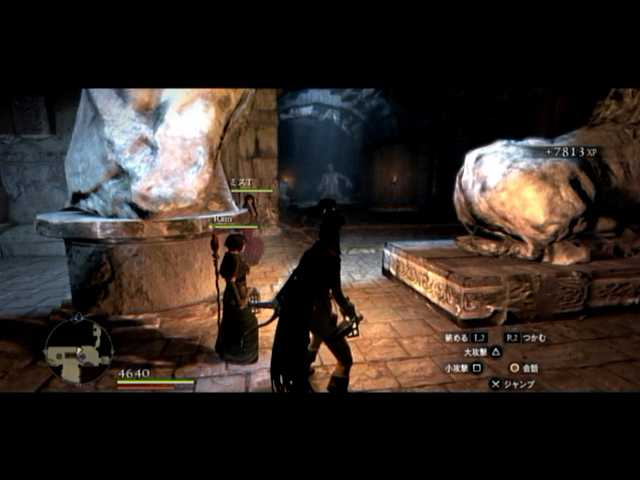This screenshot has width=640, height=480.
Task: Open the circular dungeon minimap
Action: 78,350
